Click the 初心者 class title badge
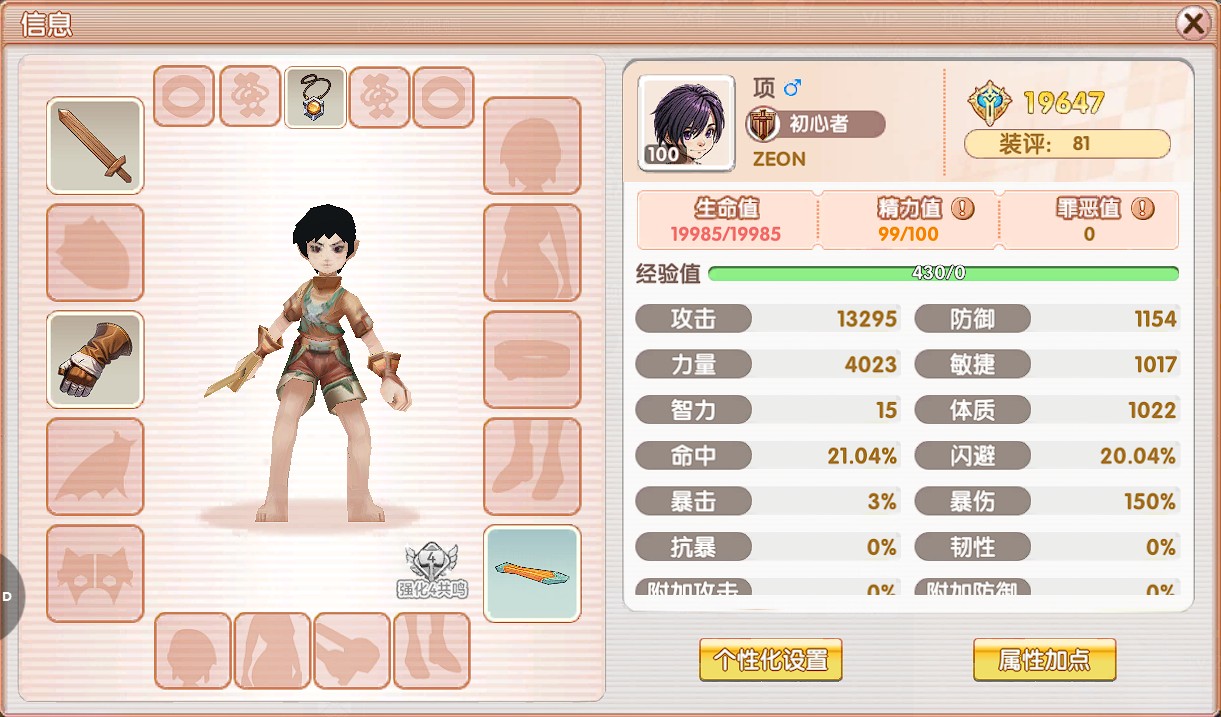The width and height of the screenshot is (1221, 717). (x=817, y=124)
